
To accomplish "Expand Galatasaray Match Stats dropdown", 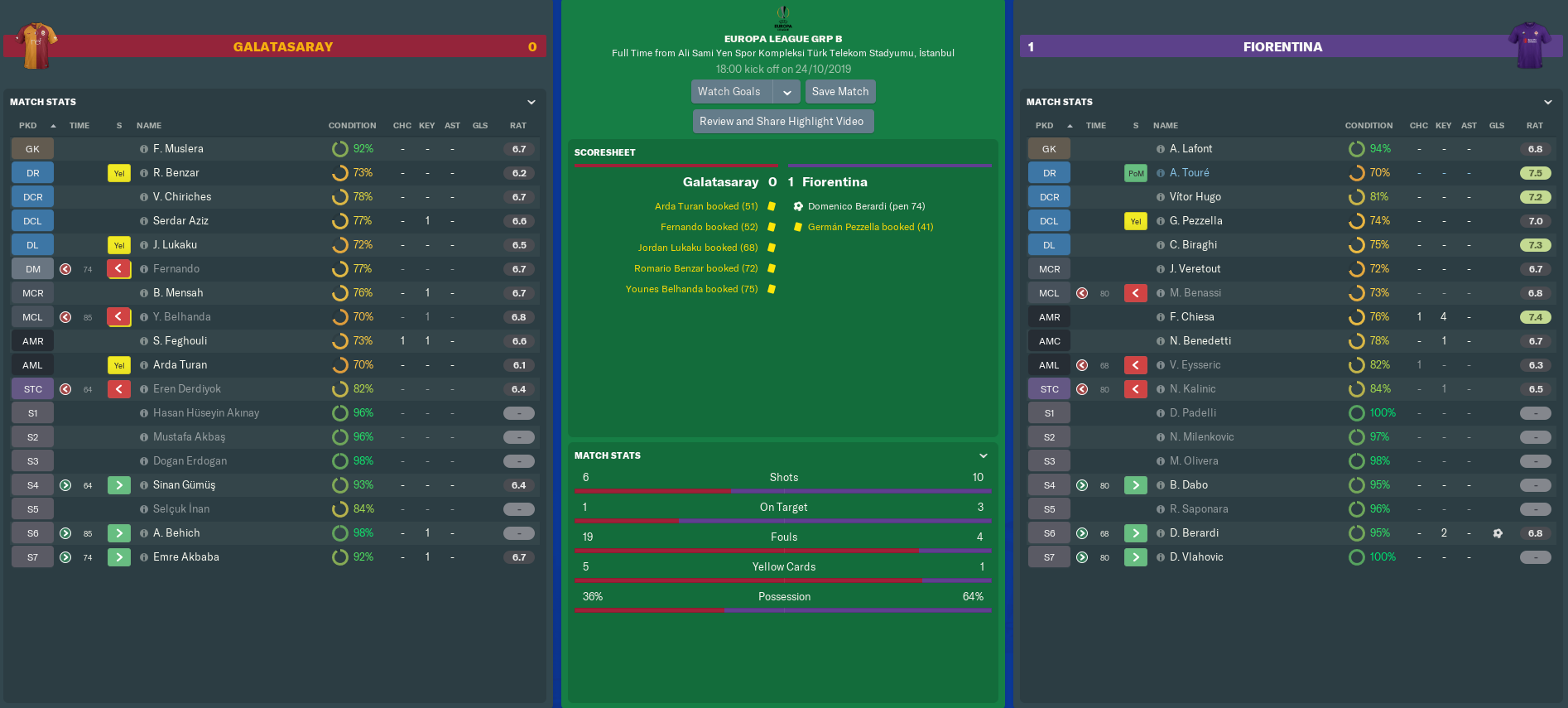I will 531,103.
